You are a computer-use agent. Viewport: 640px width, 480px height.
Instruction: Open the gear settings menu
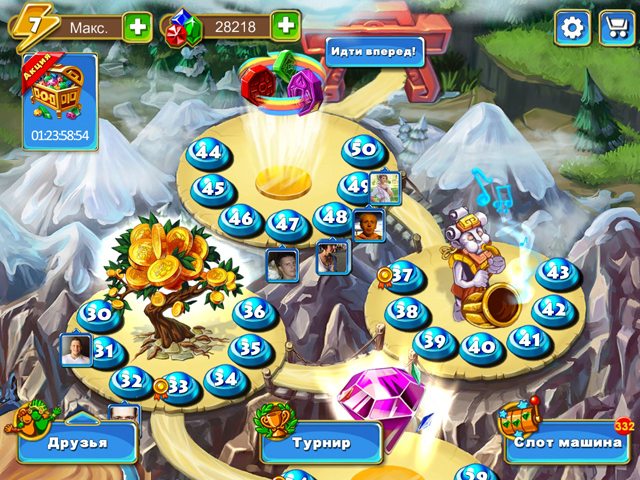[573, 27]
